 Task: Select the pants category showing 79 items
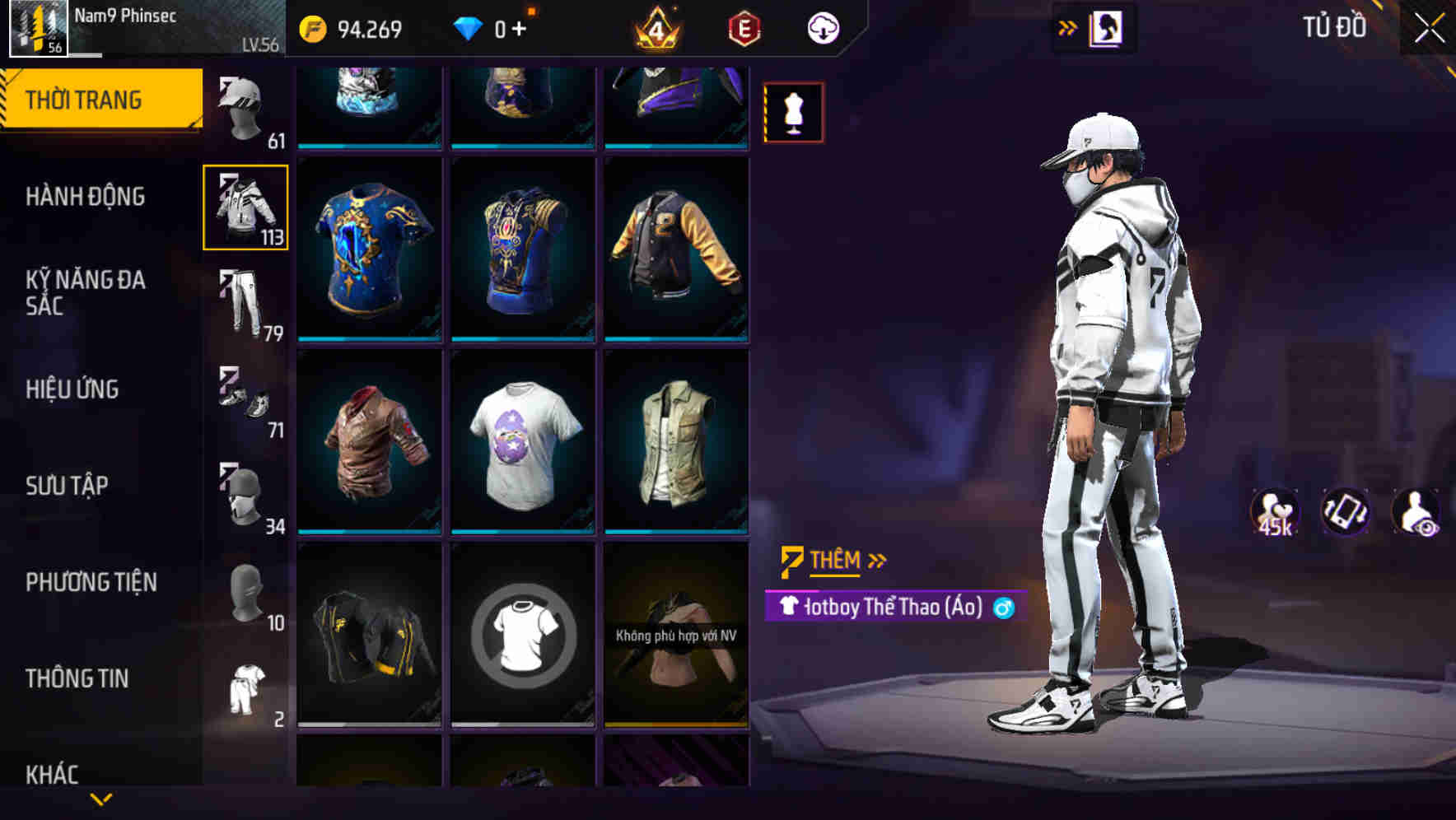(x=245, y=301)
